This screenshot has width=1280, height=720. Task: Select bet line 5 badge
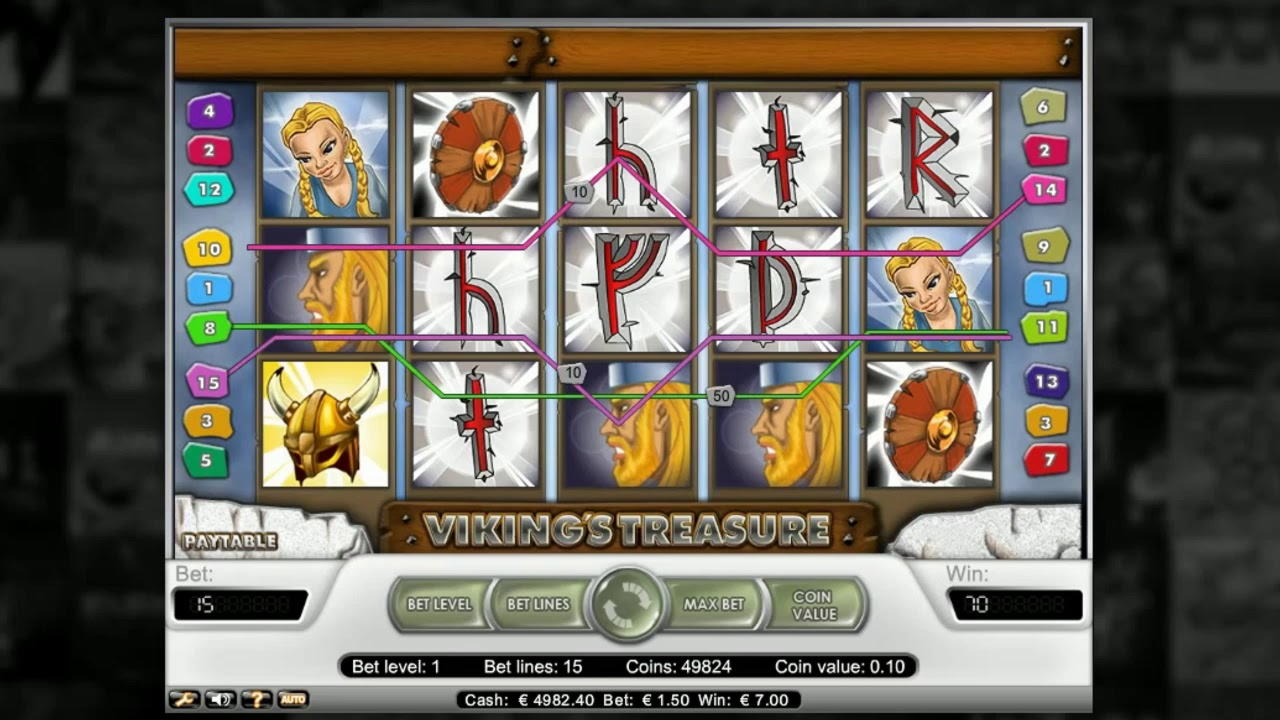coord(206,460)
